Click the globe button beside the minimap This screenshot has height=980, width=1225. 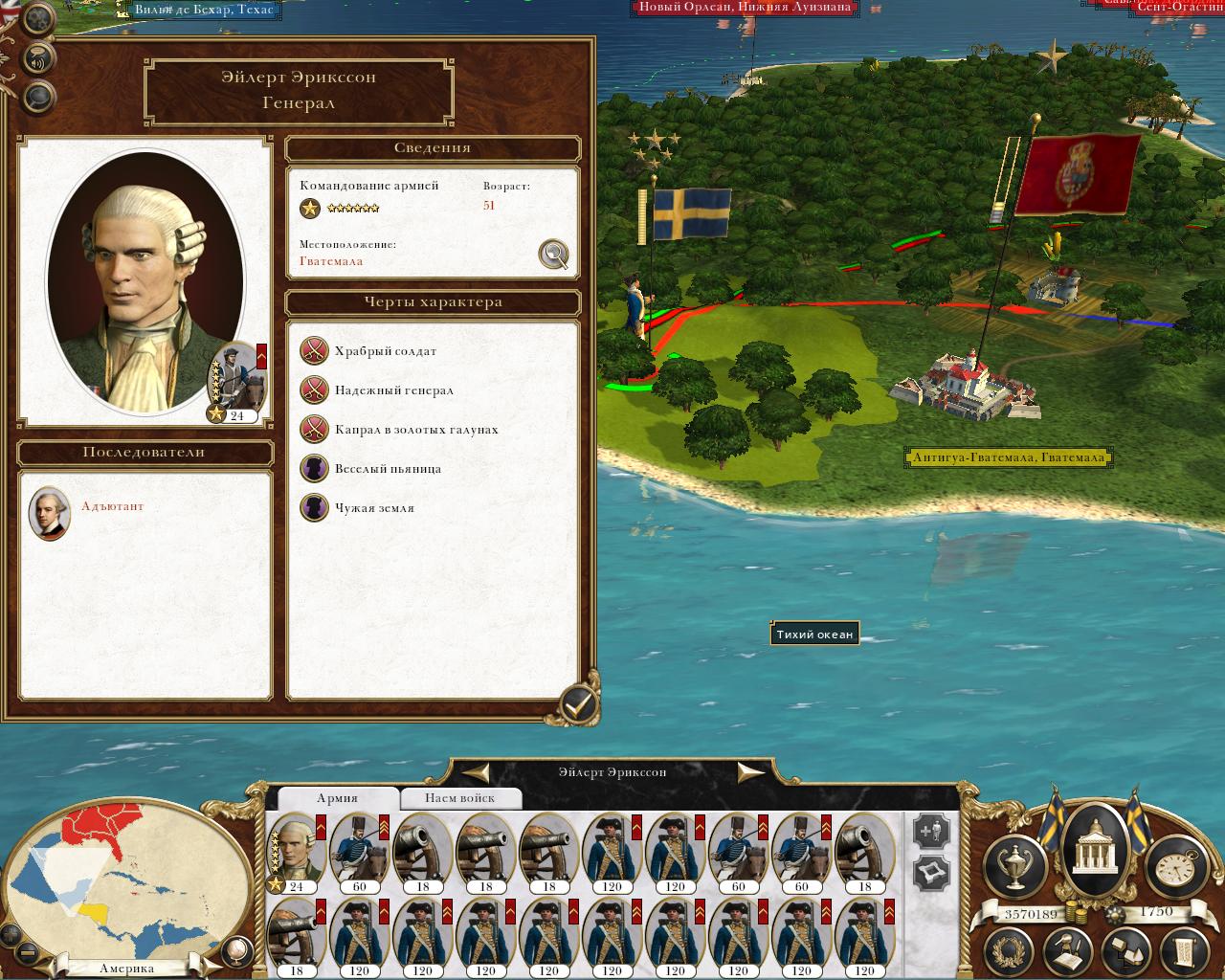click(235, 950)
